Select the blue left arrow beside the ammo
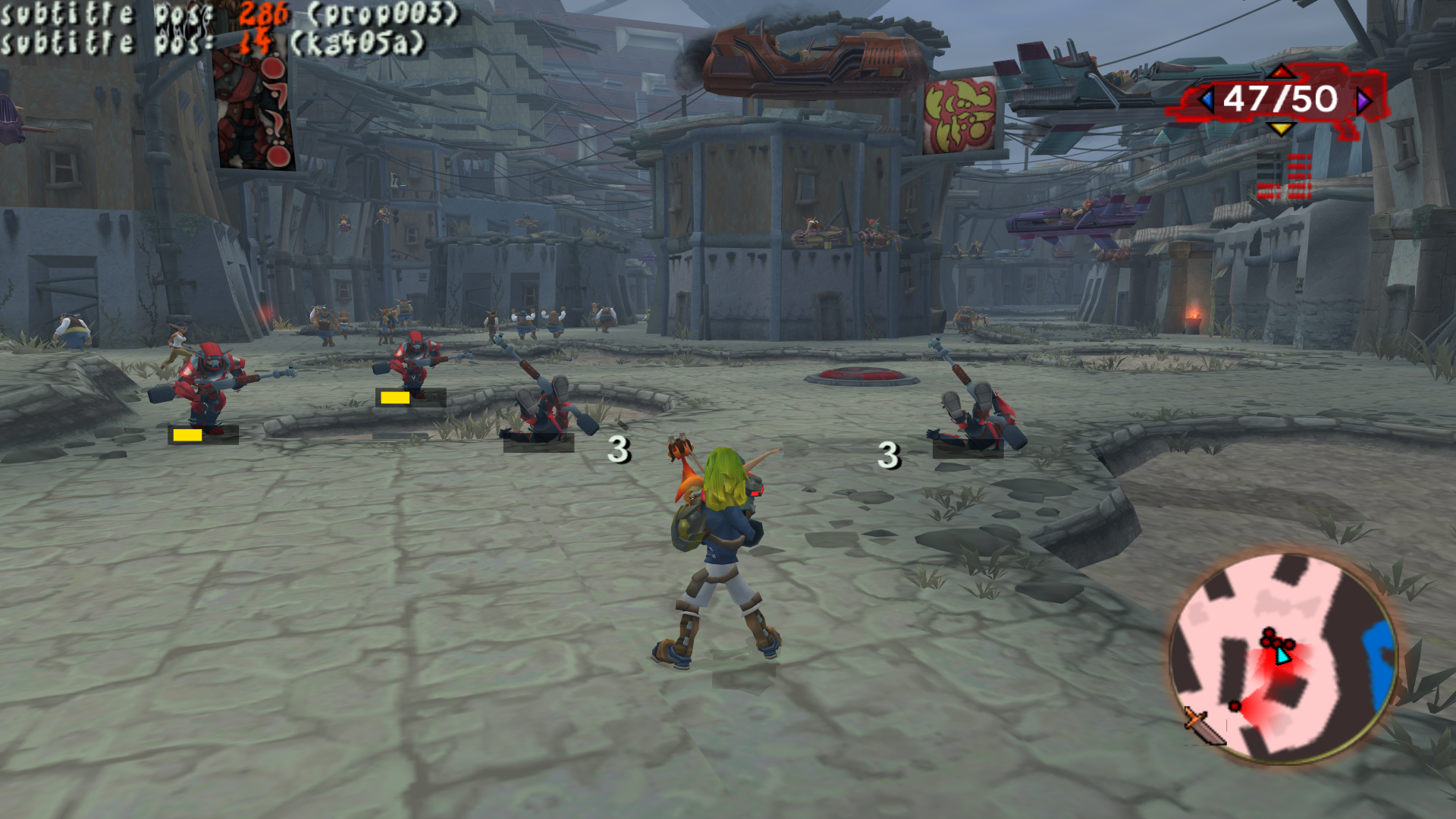The height and width of the screenshot is (819, 1456). pyautogui.click(x=1206, y=99)
